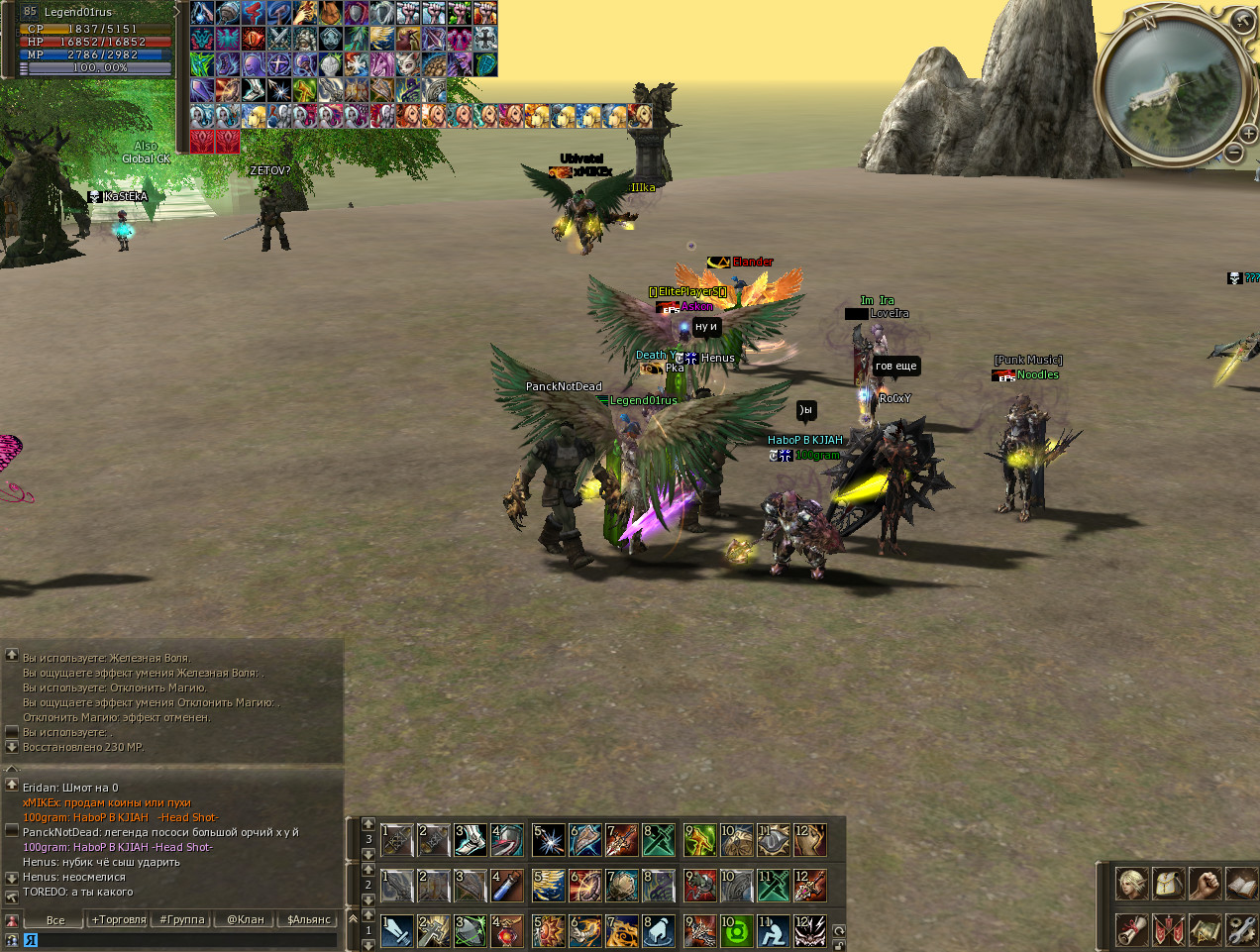The height and width of the screenshot is (952, 1260).
Task: Click the circular minimap radar
Action: coord(1171,87)
